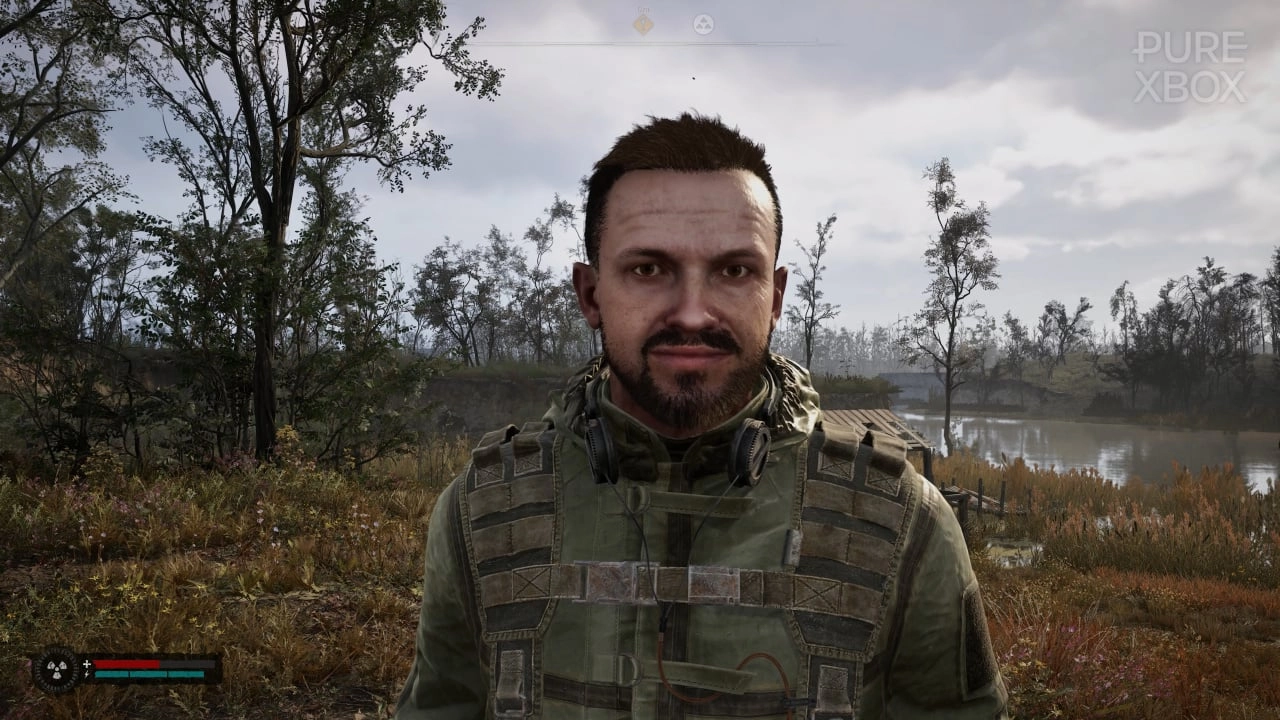Click the compass strip at the top of screen

(x=640, y=42)
